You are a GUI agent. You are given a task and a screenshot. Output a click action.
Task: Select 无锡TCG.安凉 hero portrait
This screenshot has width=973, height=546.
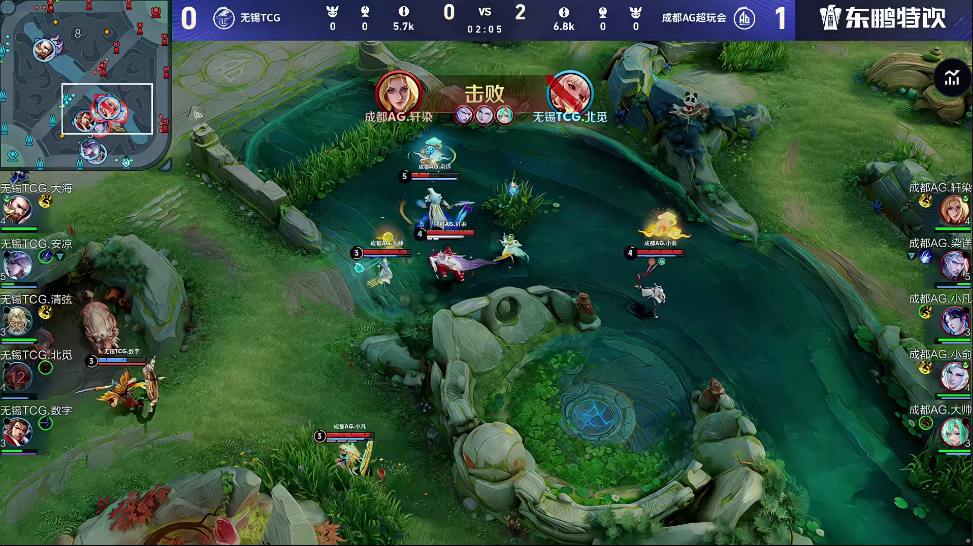pyautogui.click(x=16, y=264)
